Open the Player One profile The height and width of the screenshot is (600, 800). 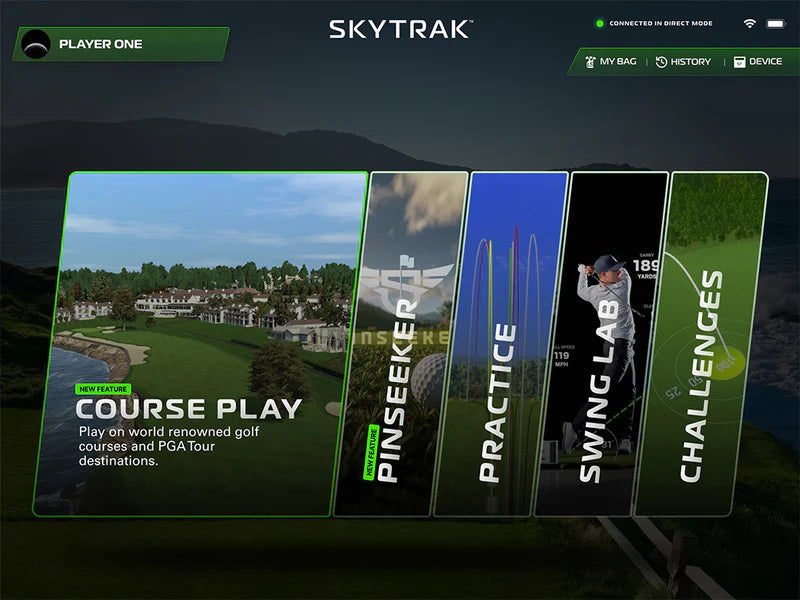120,44
